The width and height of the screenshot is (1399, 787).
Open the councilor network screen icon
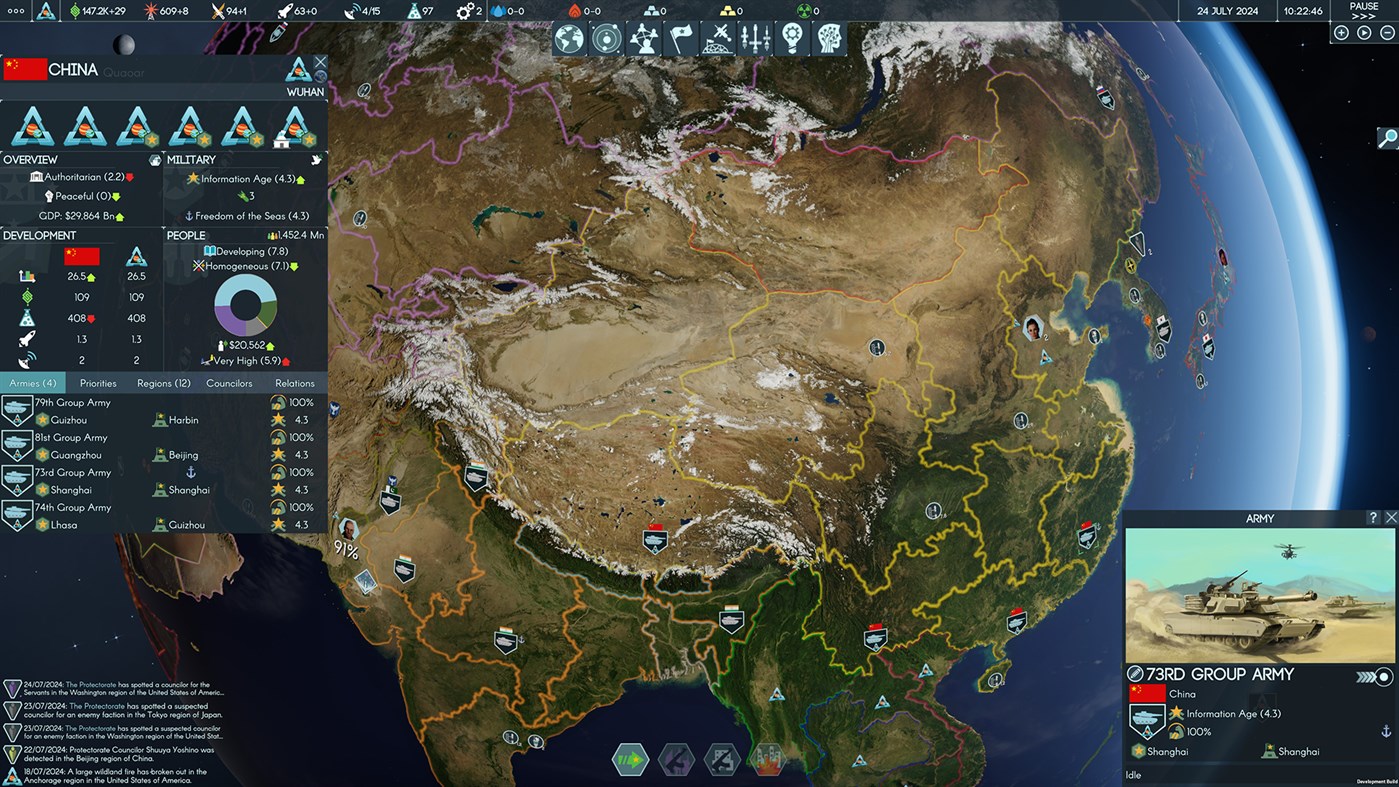643,38
